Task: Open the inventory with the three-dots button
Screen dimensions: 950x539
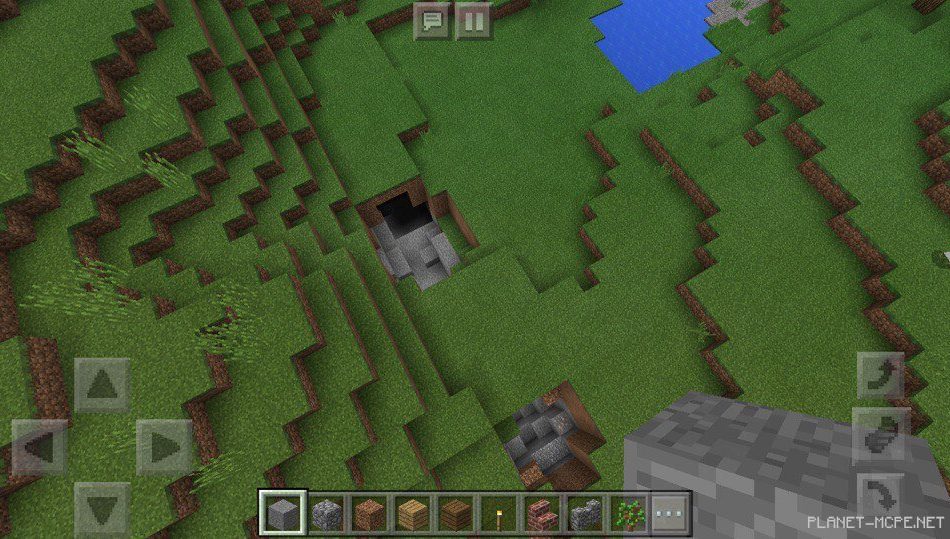Action: (671, 514)
